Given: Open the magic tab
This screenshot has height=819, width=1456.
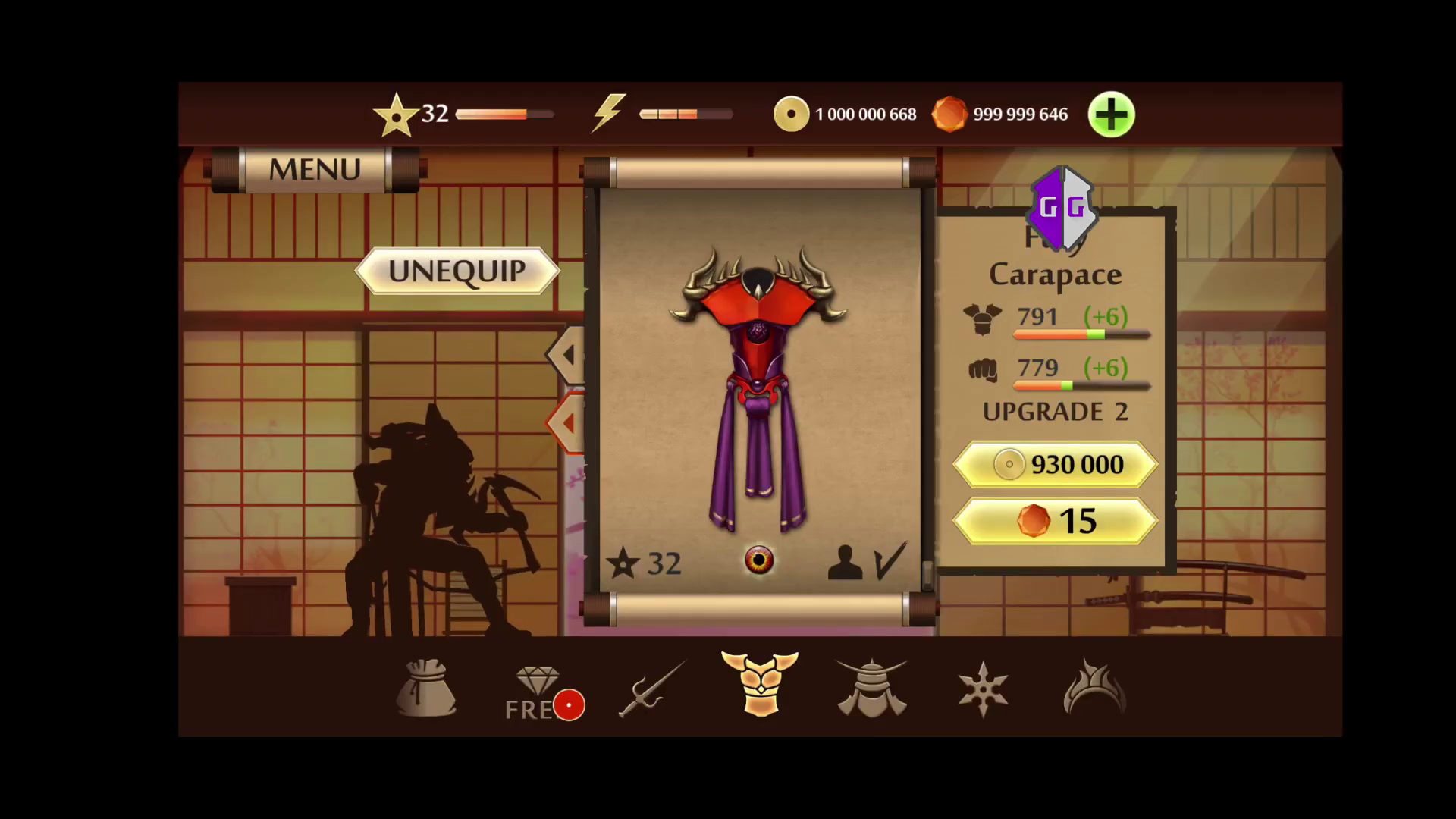Looking at the screenshot, I should point(1094,689).
